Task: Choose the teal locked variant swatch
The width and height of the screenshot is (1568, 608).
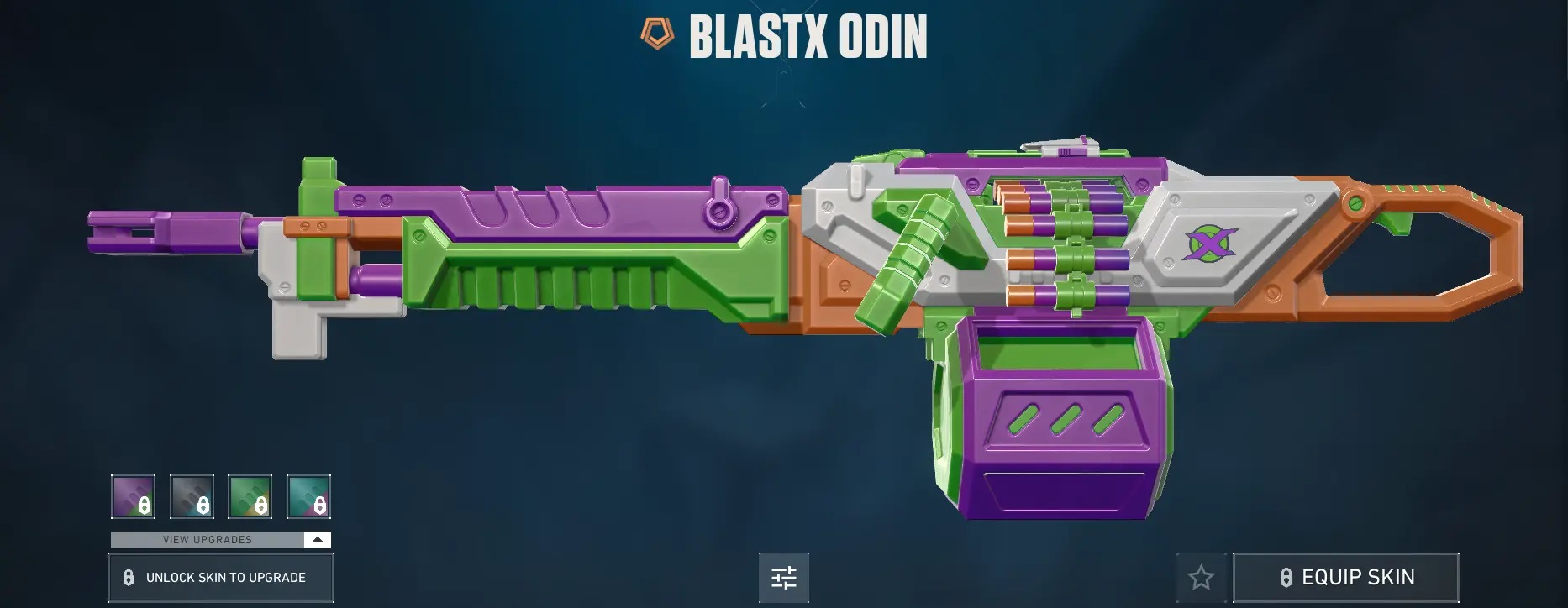Action: [308, 496]
